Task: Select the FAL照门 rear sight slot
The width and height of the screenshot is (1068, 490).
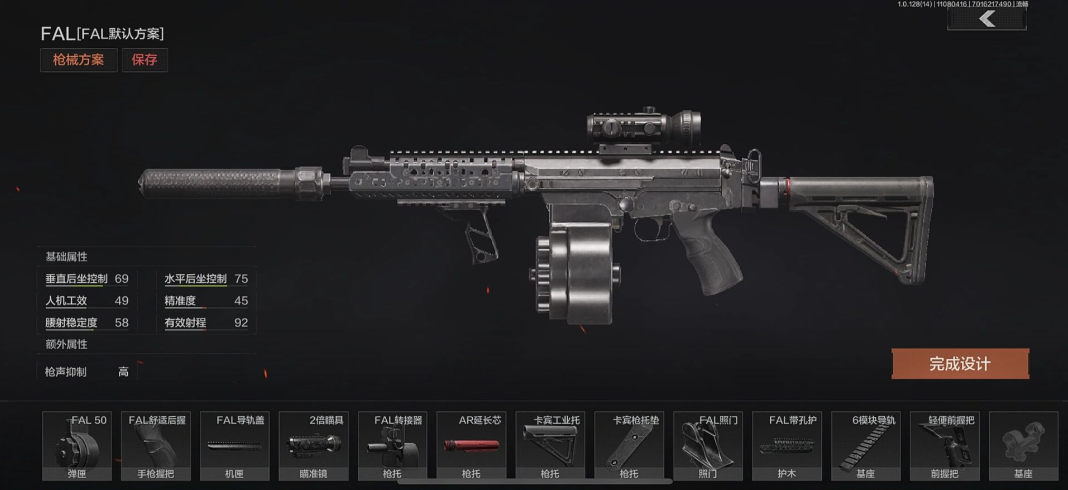Action: [x=707, y=446]
